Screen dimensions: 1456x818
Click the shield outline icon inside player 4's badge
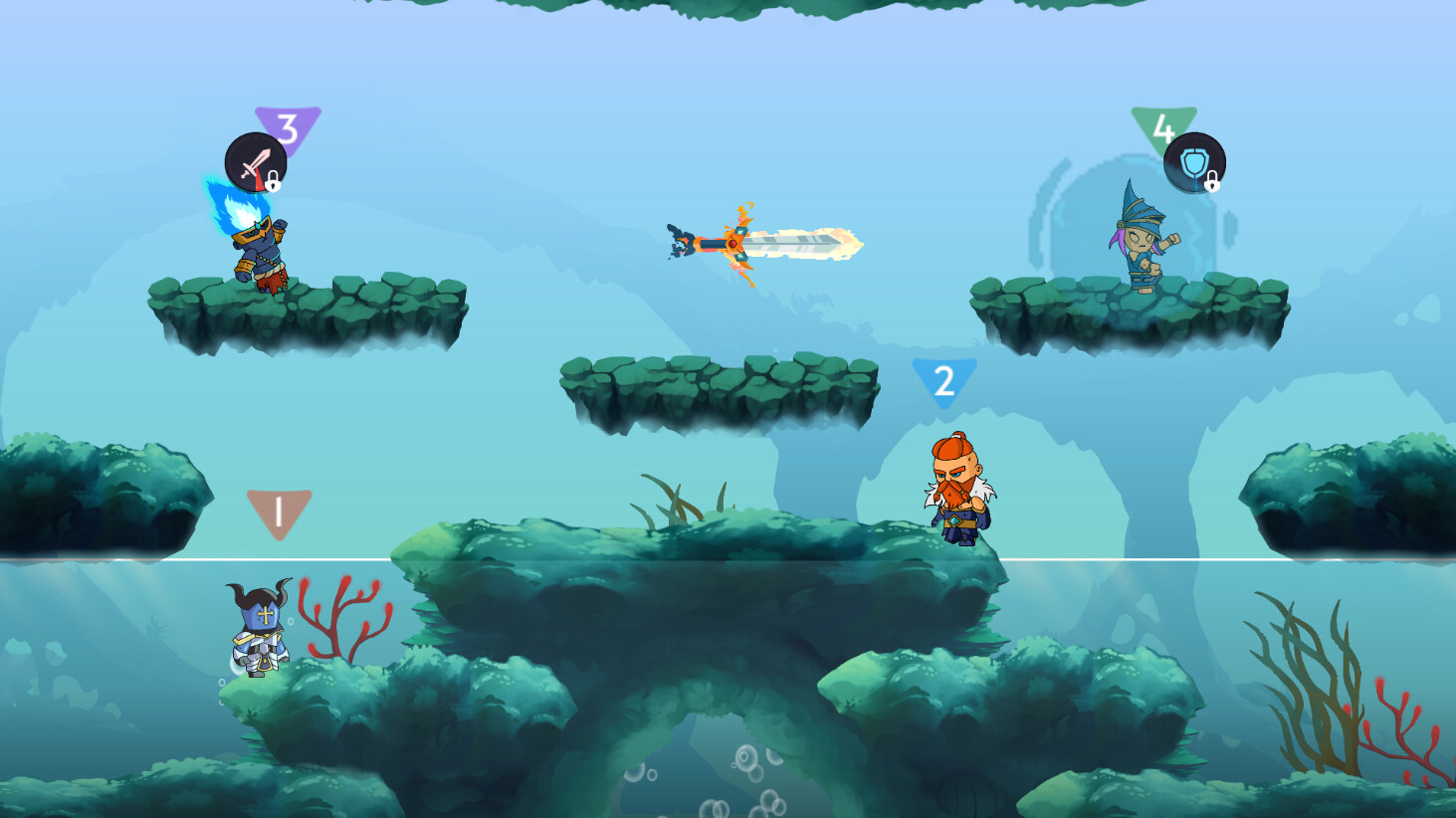click(1194, 159)
